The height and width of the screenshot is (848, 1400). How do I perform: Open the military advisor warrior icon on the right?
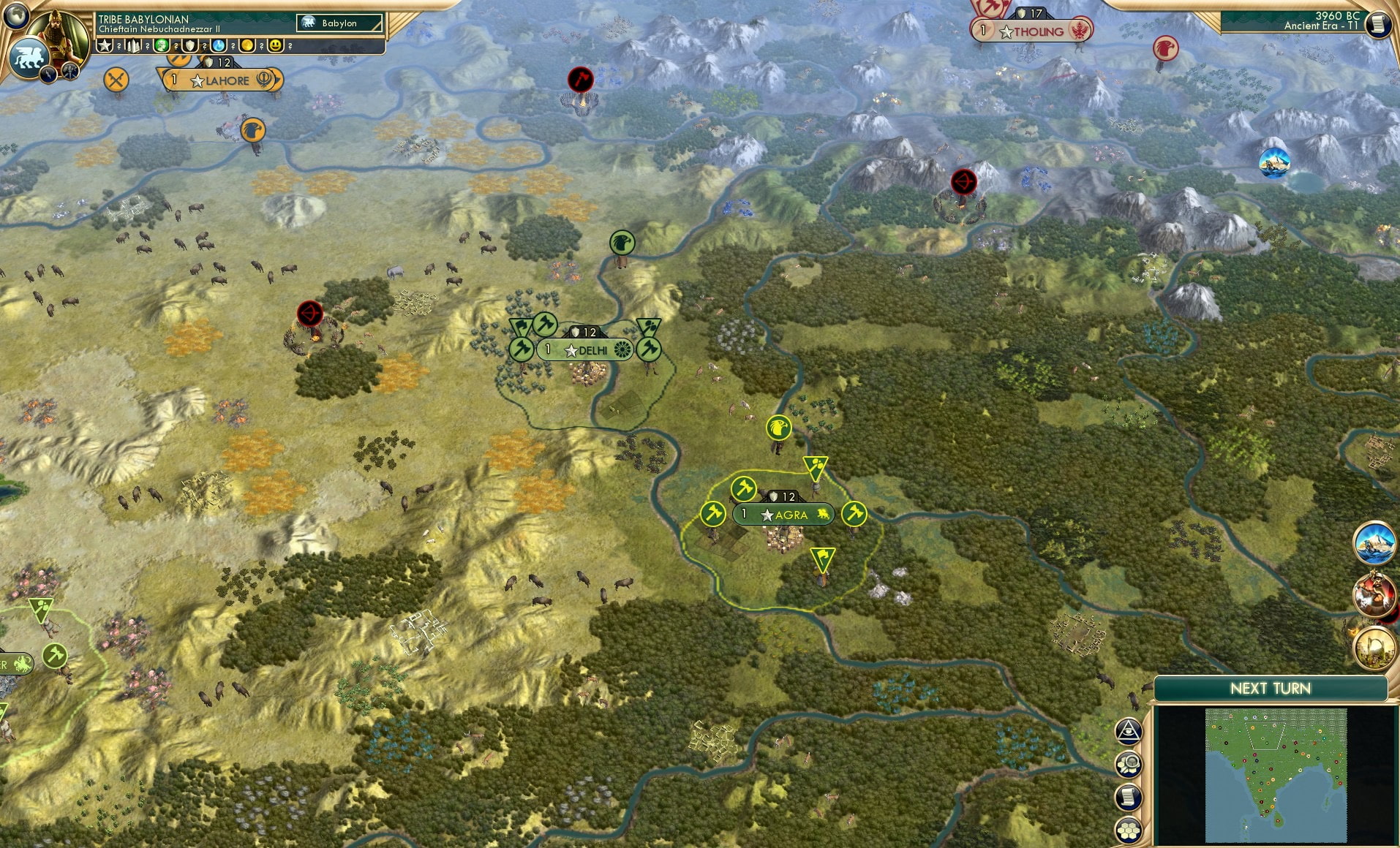[1373, 596]
